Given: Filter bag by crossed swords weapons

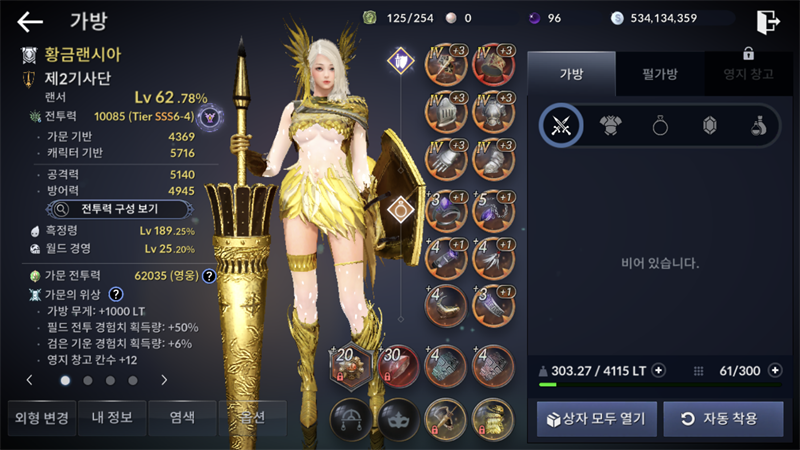Looking at the screenshot, I should (560, 125).
